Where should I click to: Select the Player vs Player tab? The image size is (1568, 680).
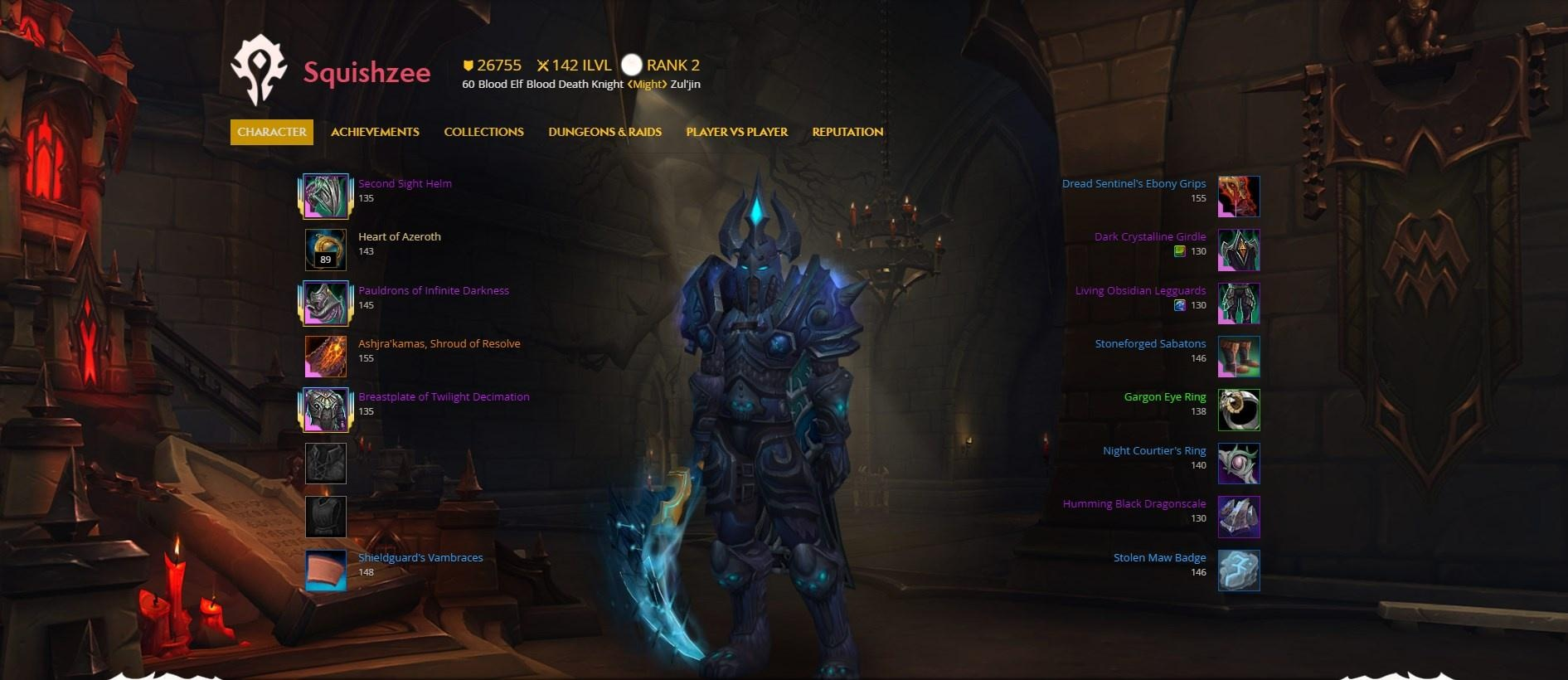point(736,132)
